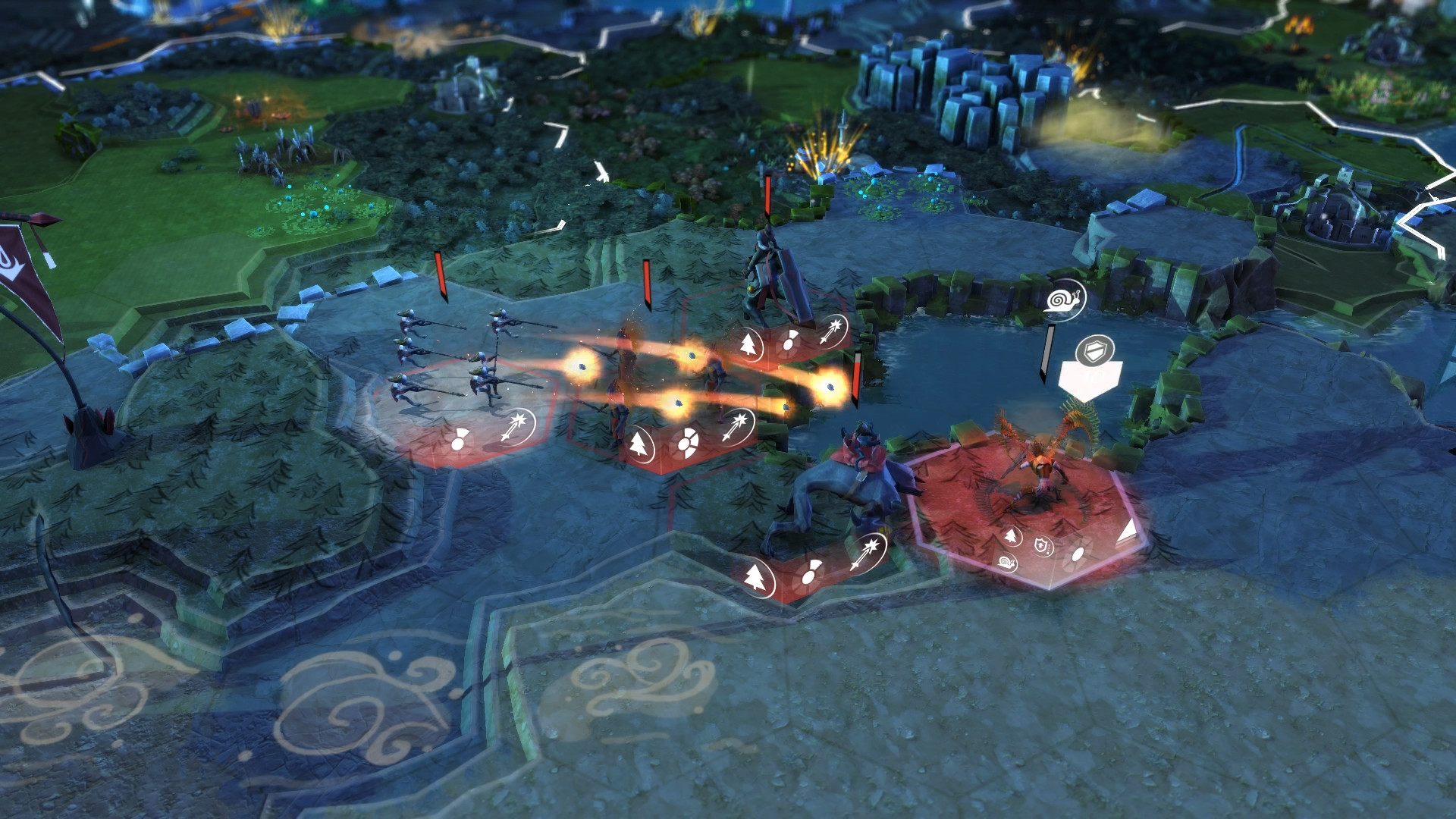Click the ranged attack icon on the spearmen's hex
Image resolution: width=1456 pixels, height=819 pixels.
[x=517, y=428]
